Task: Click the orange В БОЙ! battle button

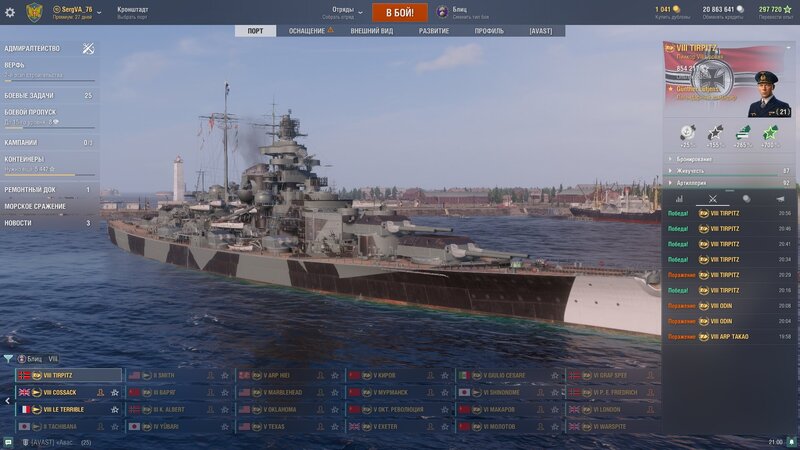Action: pyautogui.click(x=400, y=12)
